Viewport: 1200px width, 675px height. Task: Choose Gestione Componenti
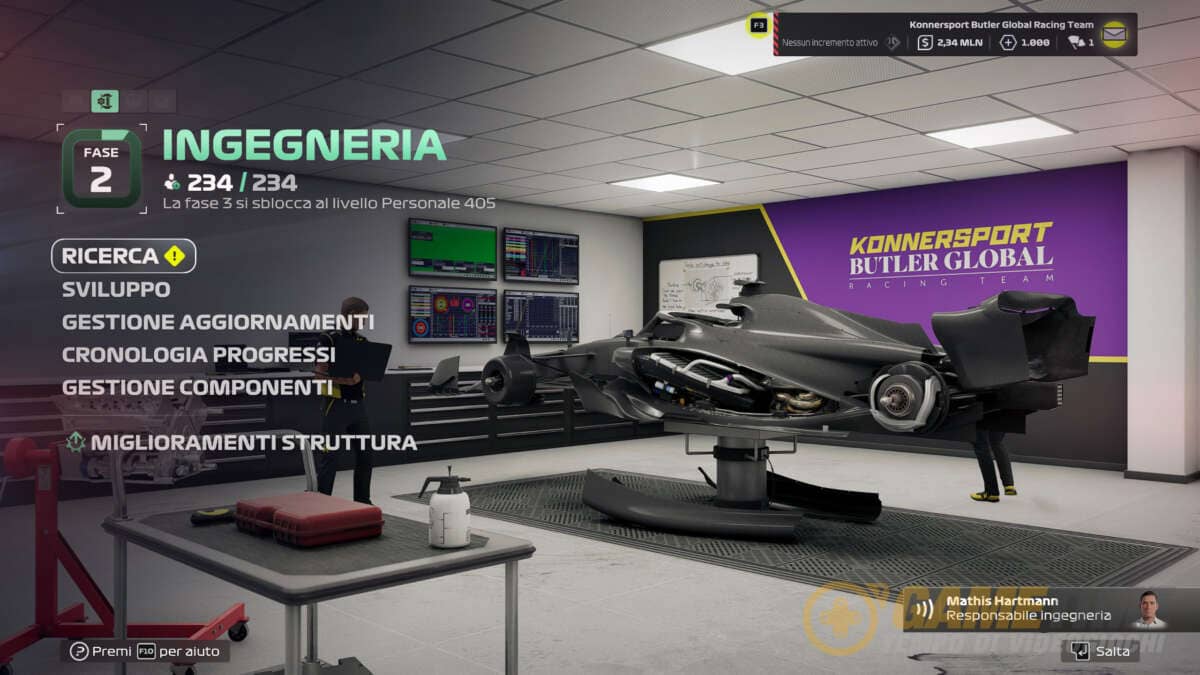pos(196,386)
